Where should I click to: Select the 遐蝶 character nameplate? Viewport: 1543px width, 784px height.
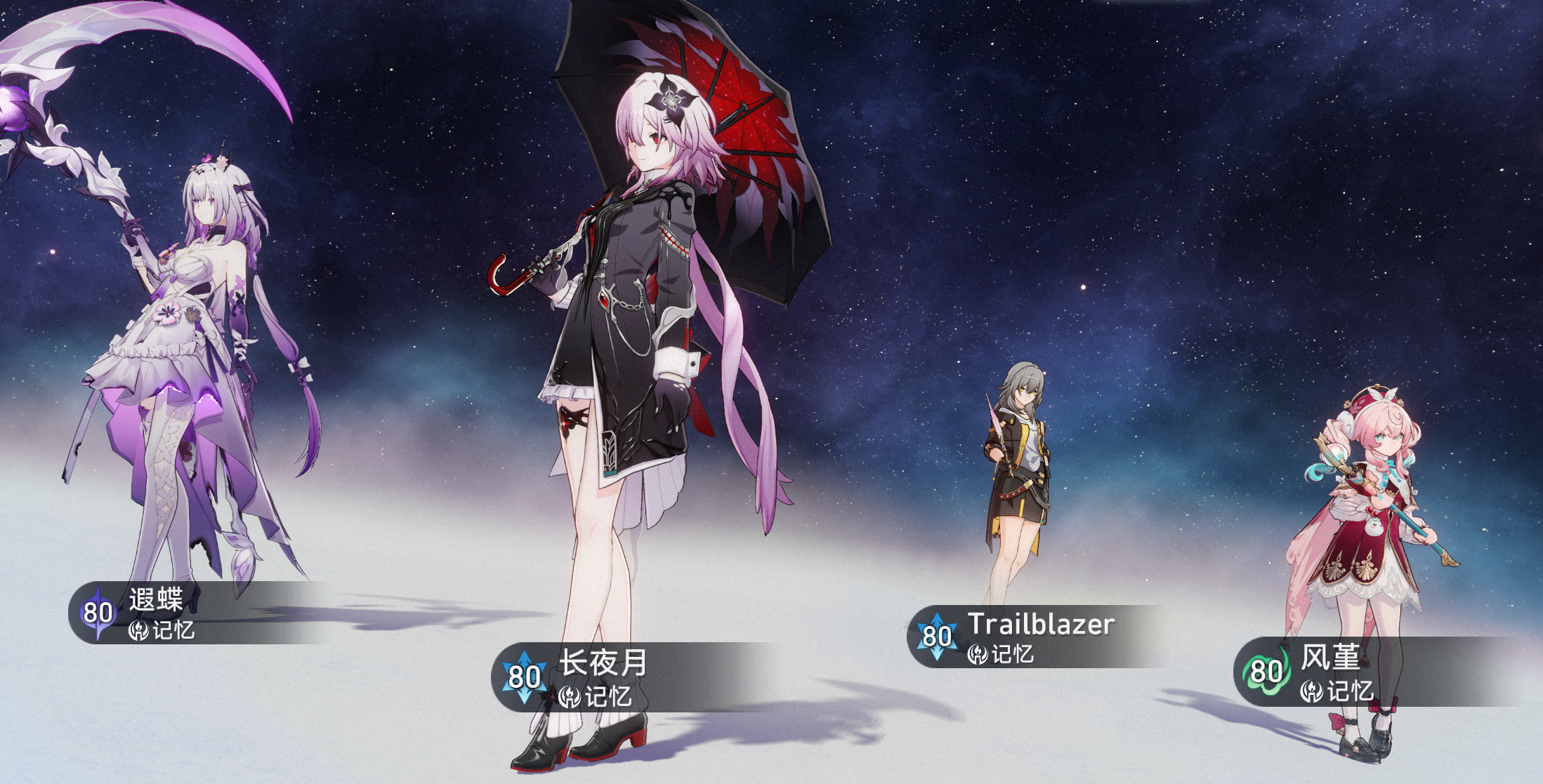[x=156, y=613]
